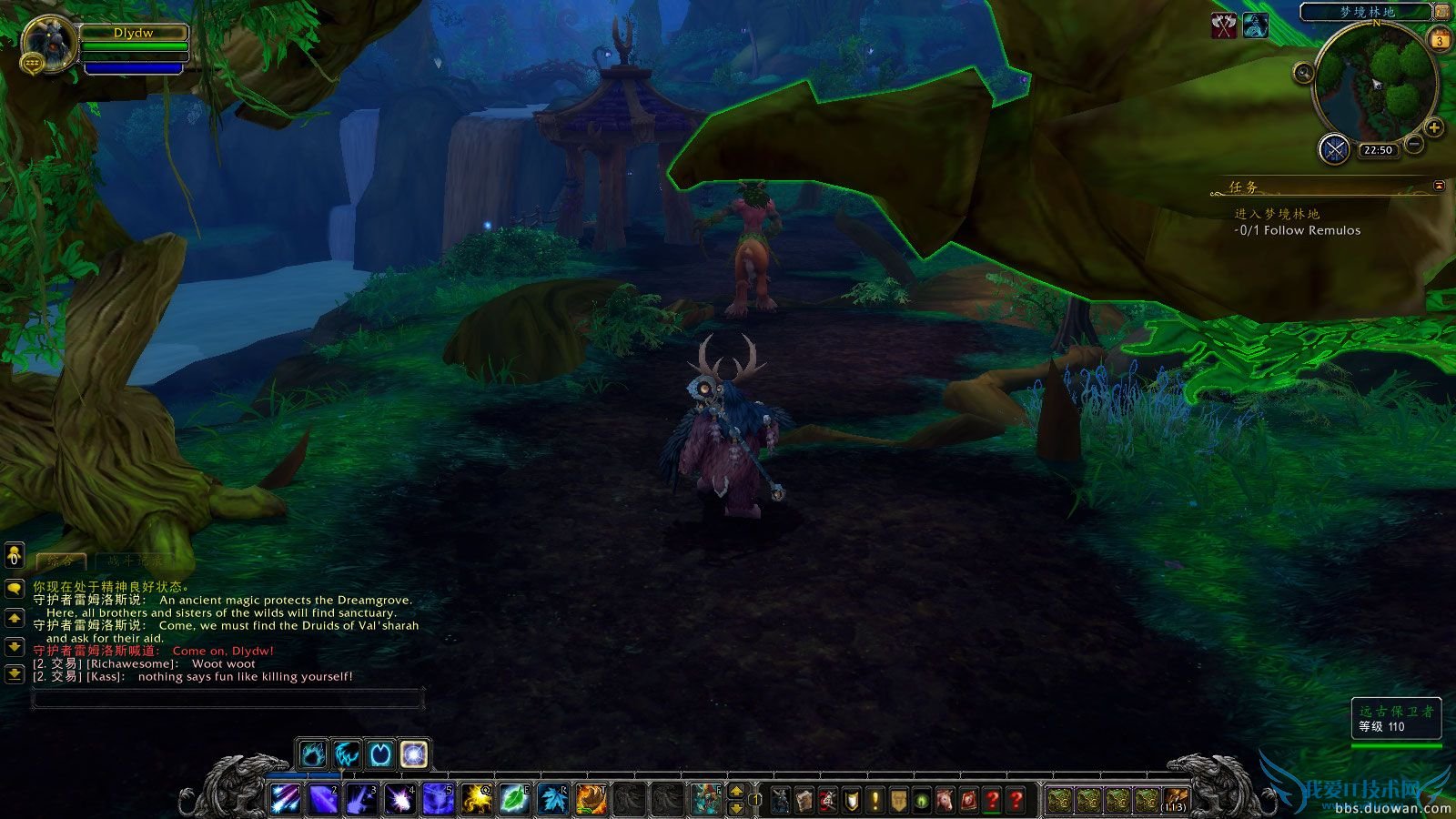Select the leftmost druid form icon above action bar

coord(312,753)
